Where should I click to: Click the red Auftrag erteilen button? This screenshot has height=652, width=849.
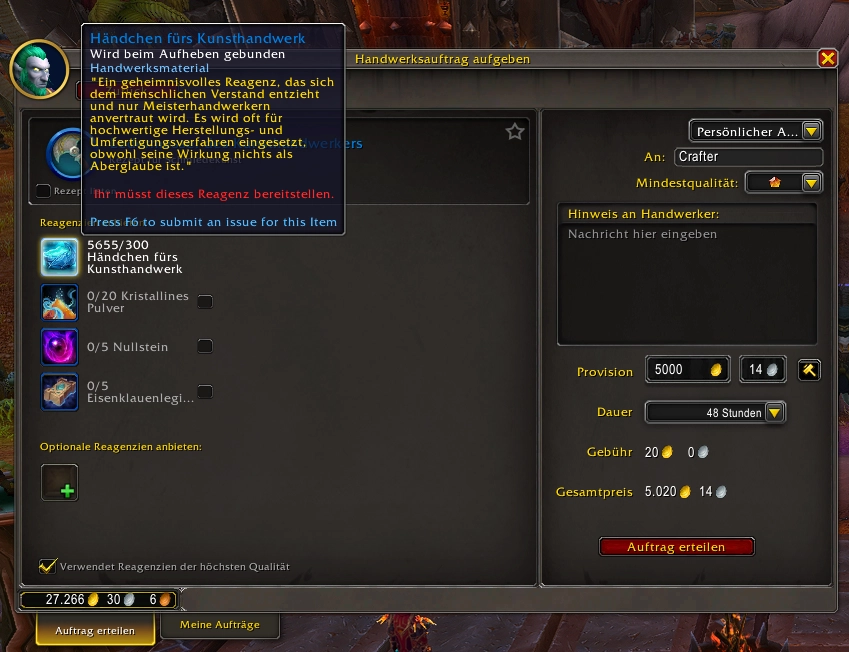676,547
